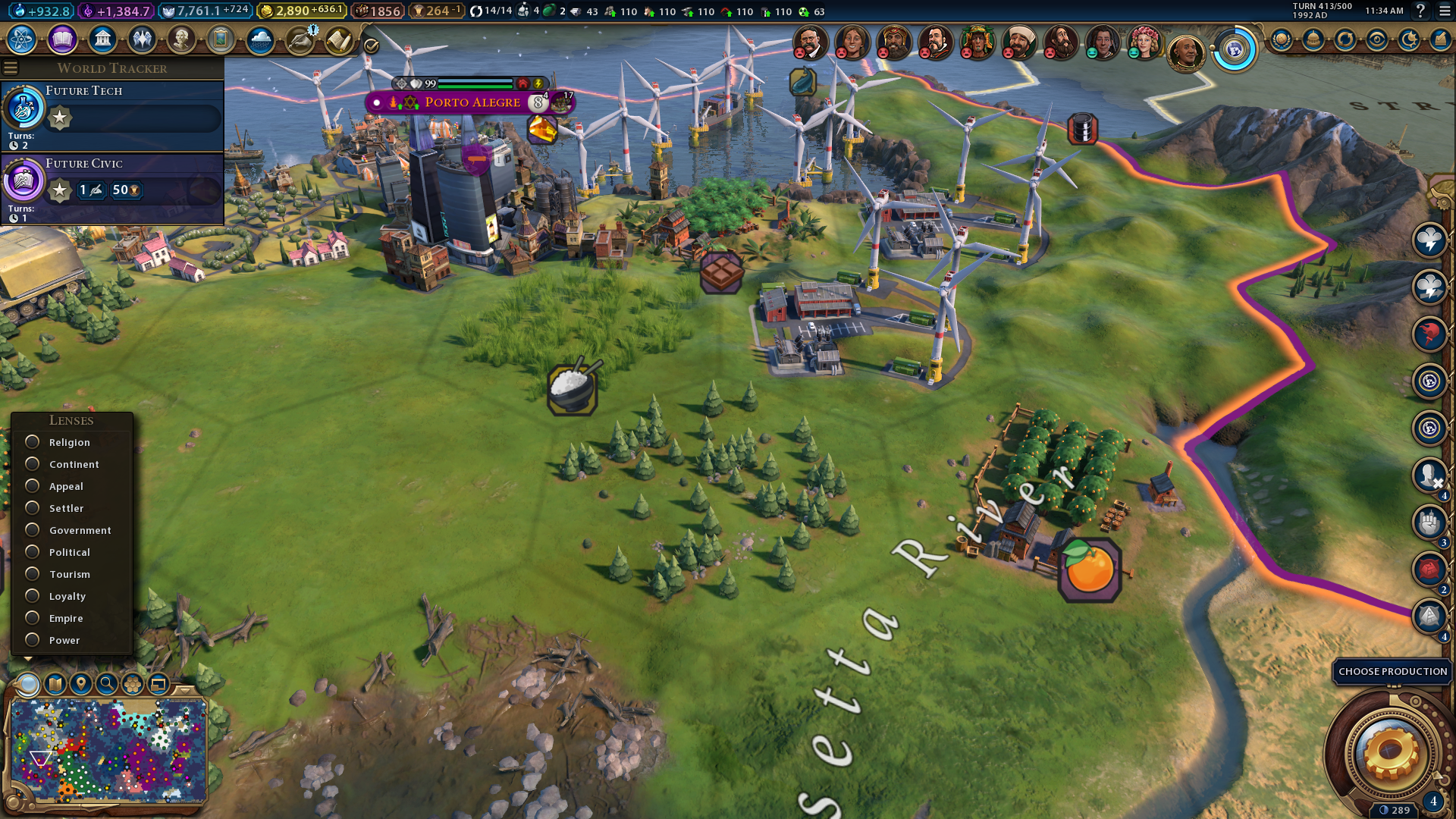Click the minimap world view
Viewport: 1456px width, 819px height.
coord(108,749)
